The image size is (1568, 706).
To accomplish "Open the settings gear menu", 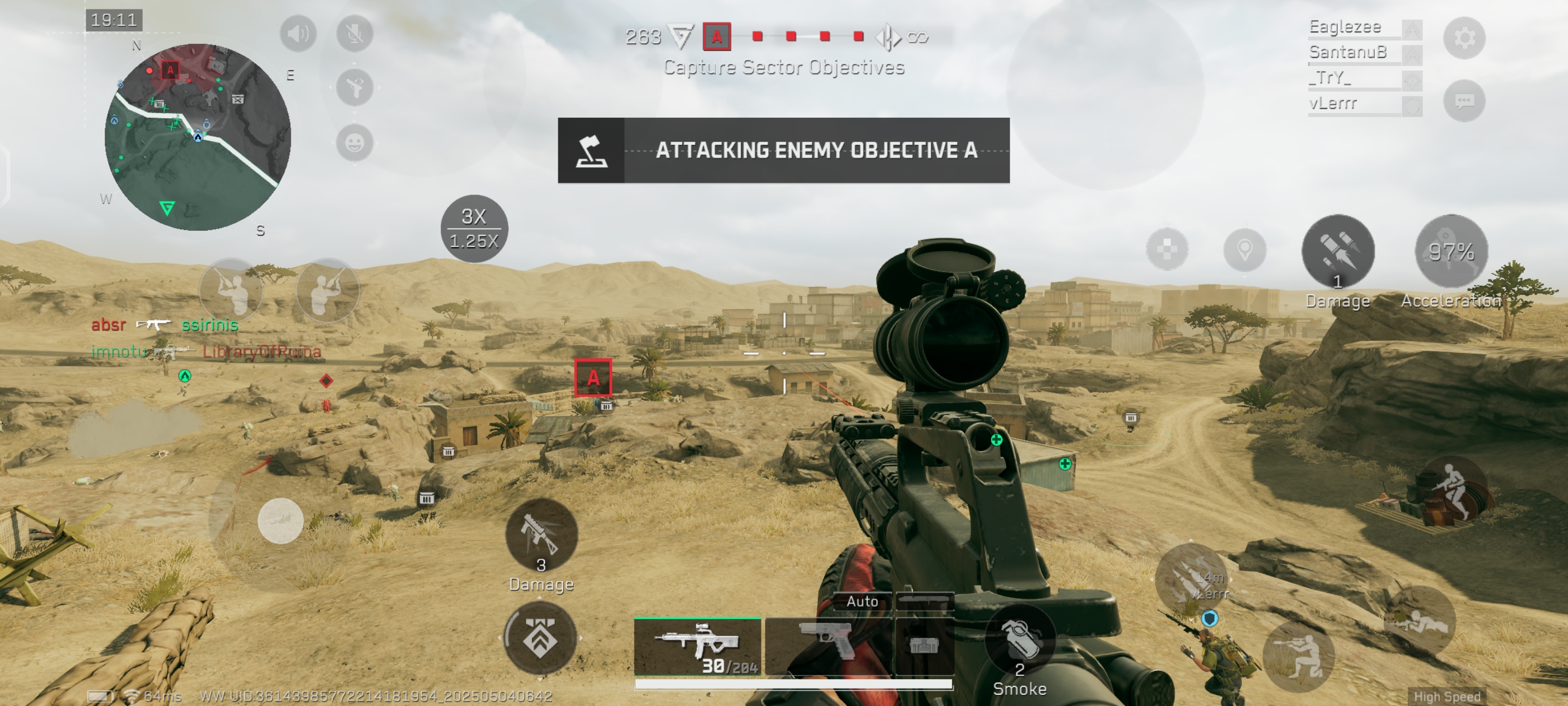I will (x=1464, y=38).
